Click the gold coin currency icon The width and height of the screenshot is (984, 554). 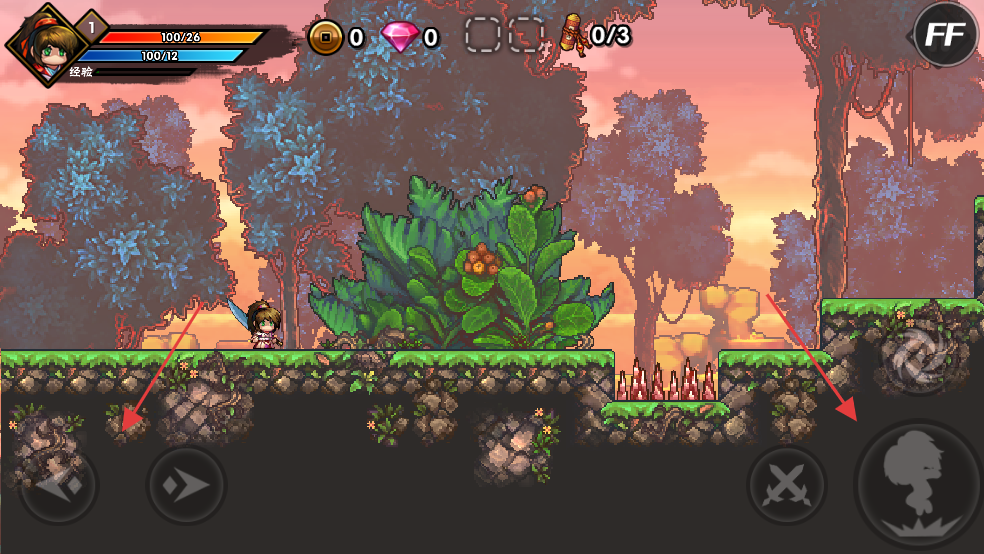(x=325, y=38)
